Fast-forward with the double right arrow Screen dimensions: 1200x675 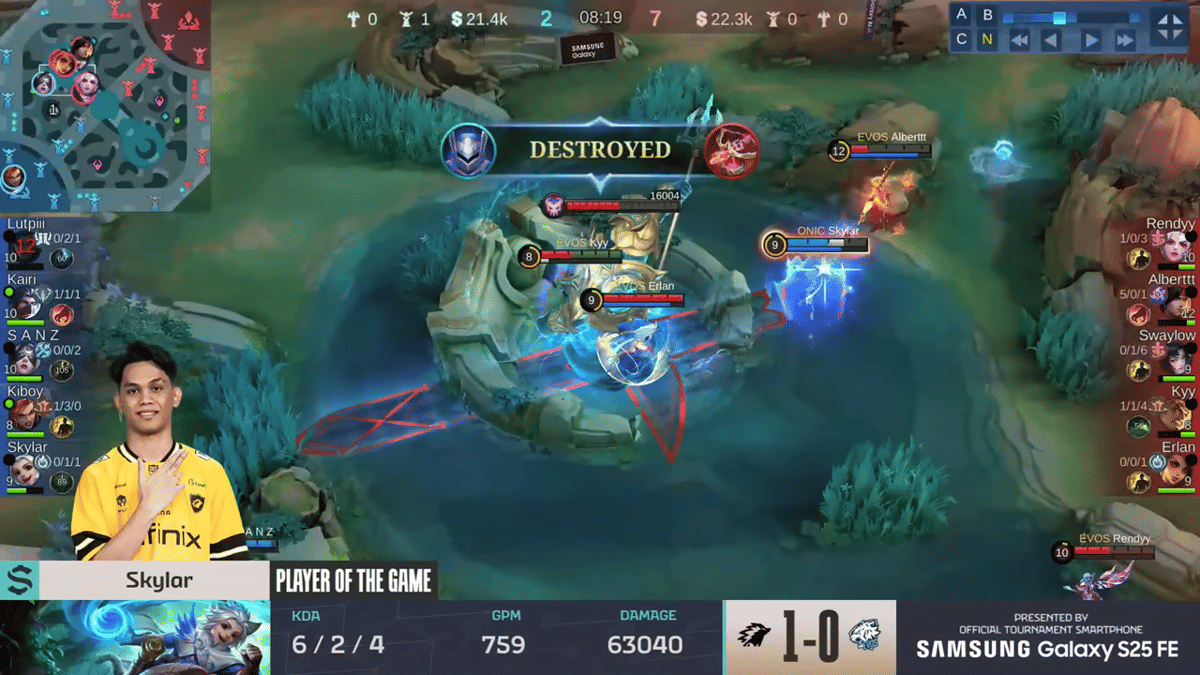tap(1125, 41)
